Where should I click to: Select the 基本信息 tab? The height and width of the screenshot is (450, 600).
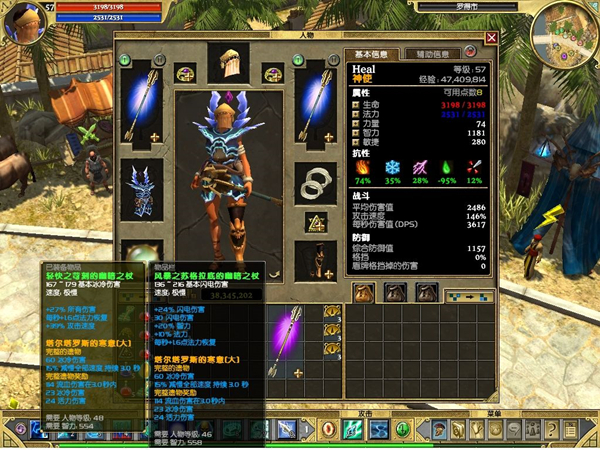pos(372,54)
